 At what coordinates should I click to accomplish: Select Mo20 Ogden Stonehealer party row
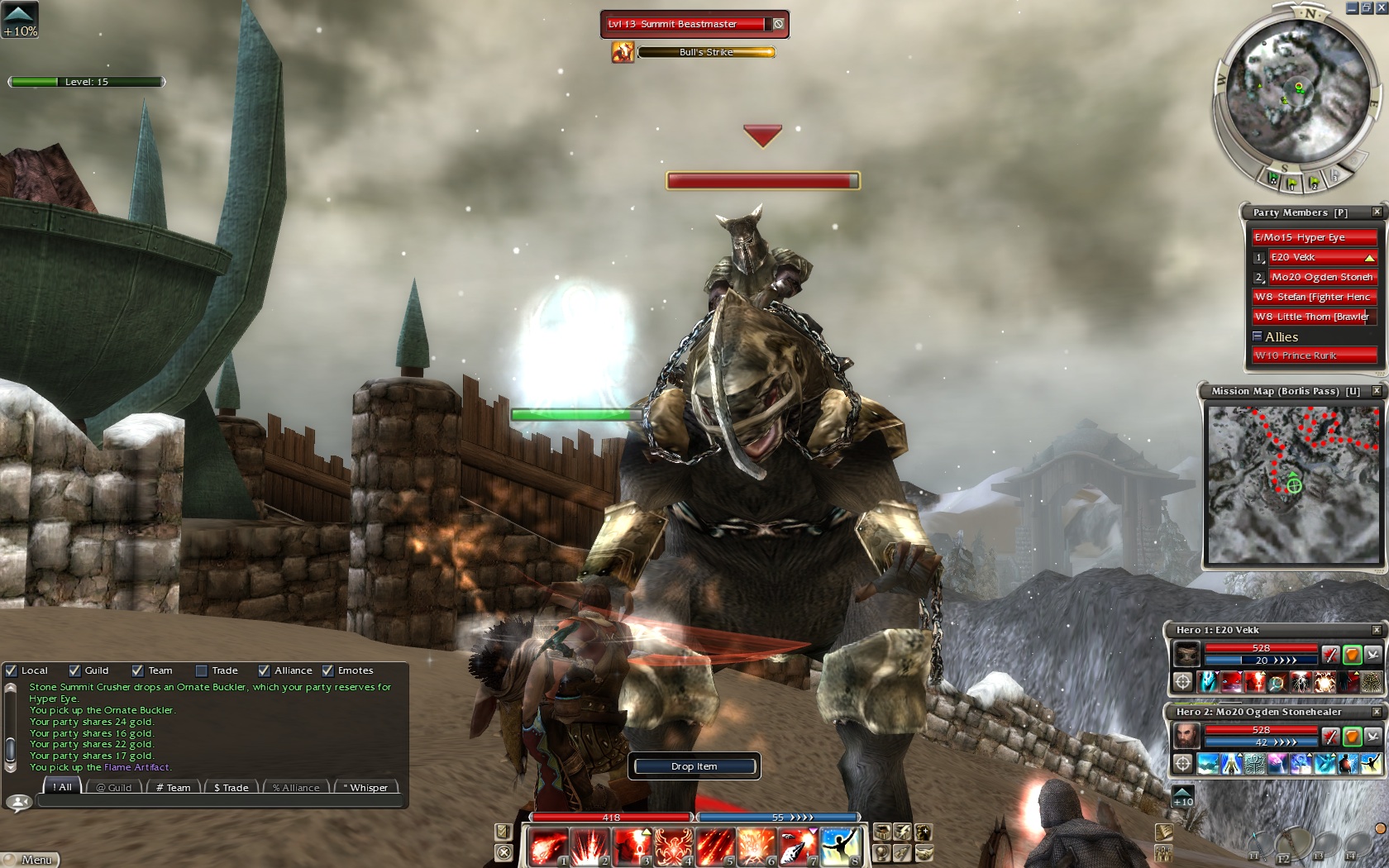(x=1321, y=277)
